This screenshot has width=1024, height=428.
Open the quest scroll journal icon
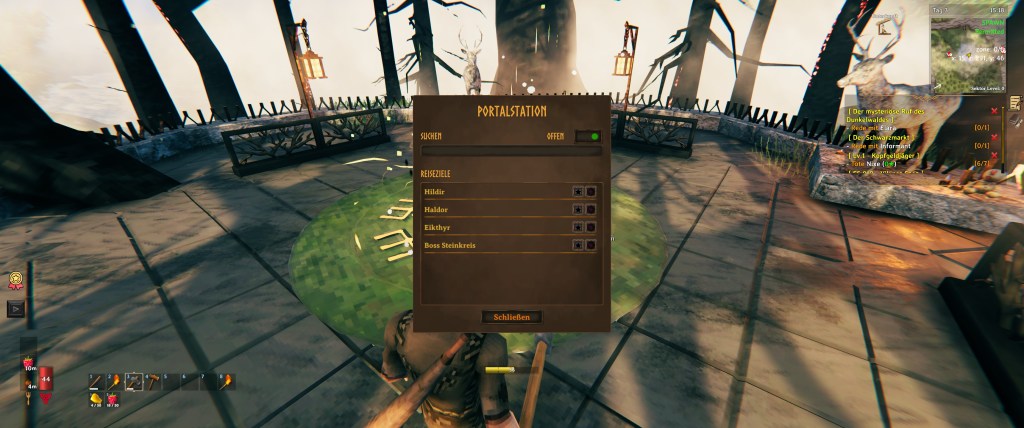tap(1015, 103)
